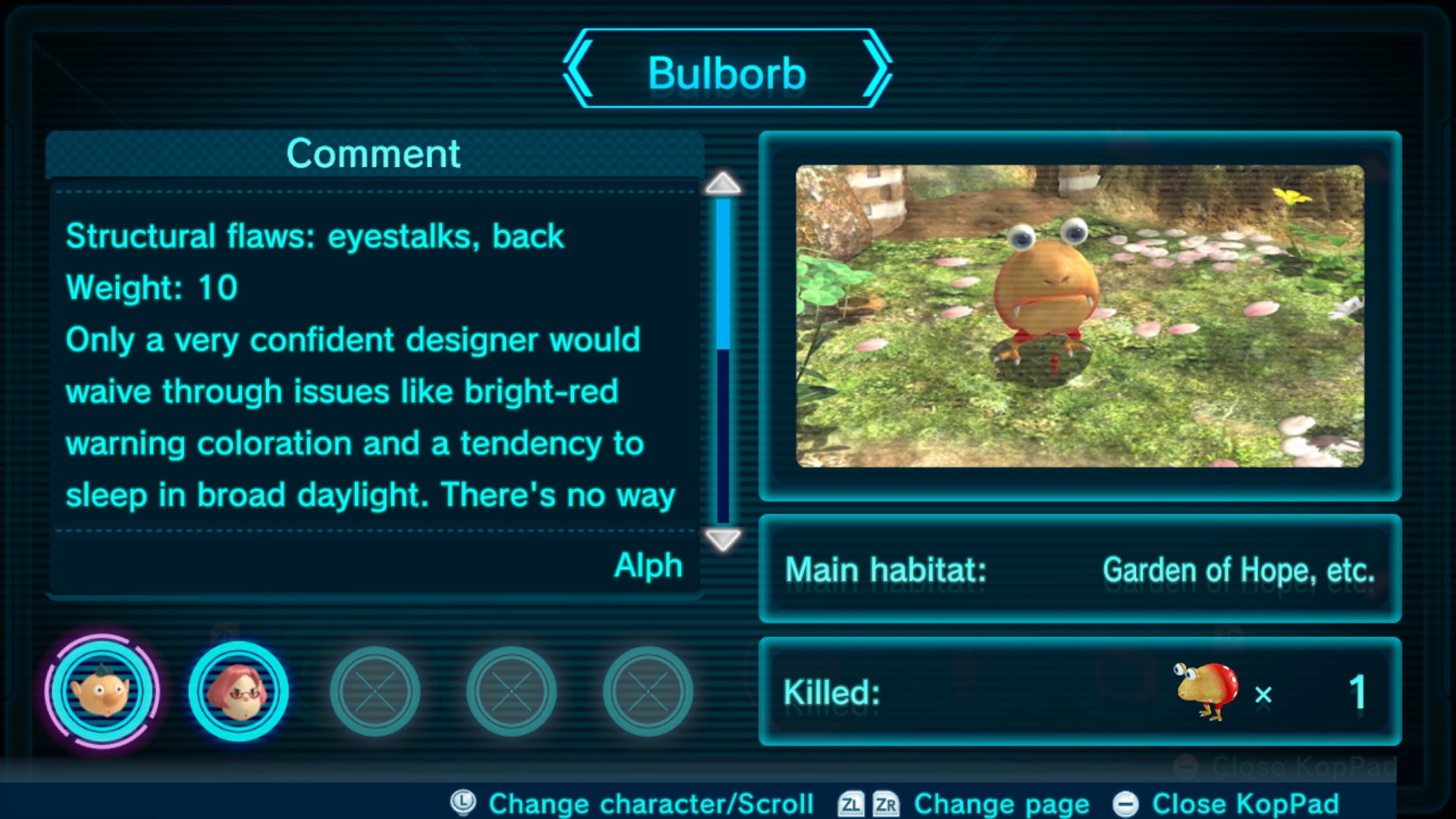Select Alph's character portrait icon
Image resolution: width=1456 pixels, height=819 pixels.
point(104,691)
